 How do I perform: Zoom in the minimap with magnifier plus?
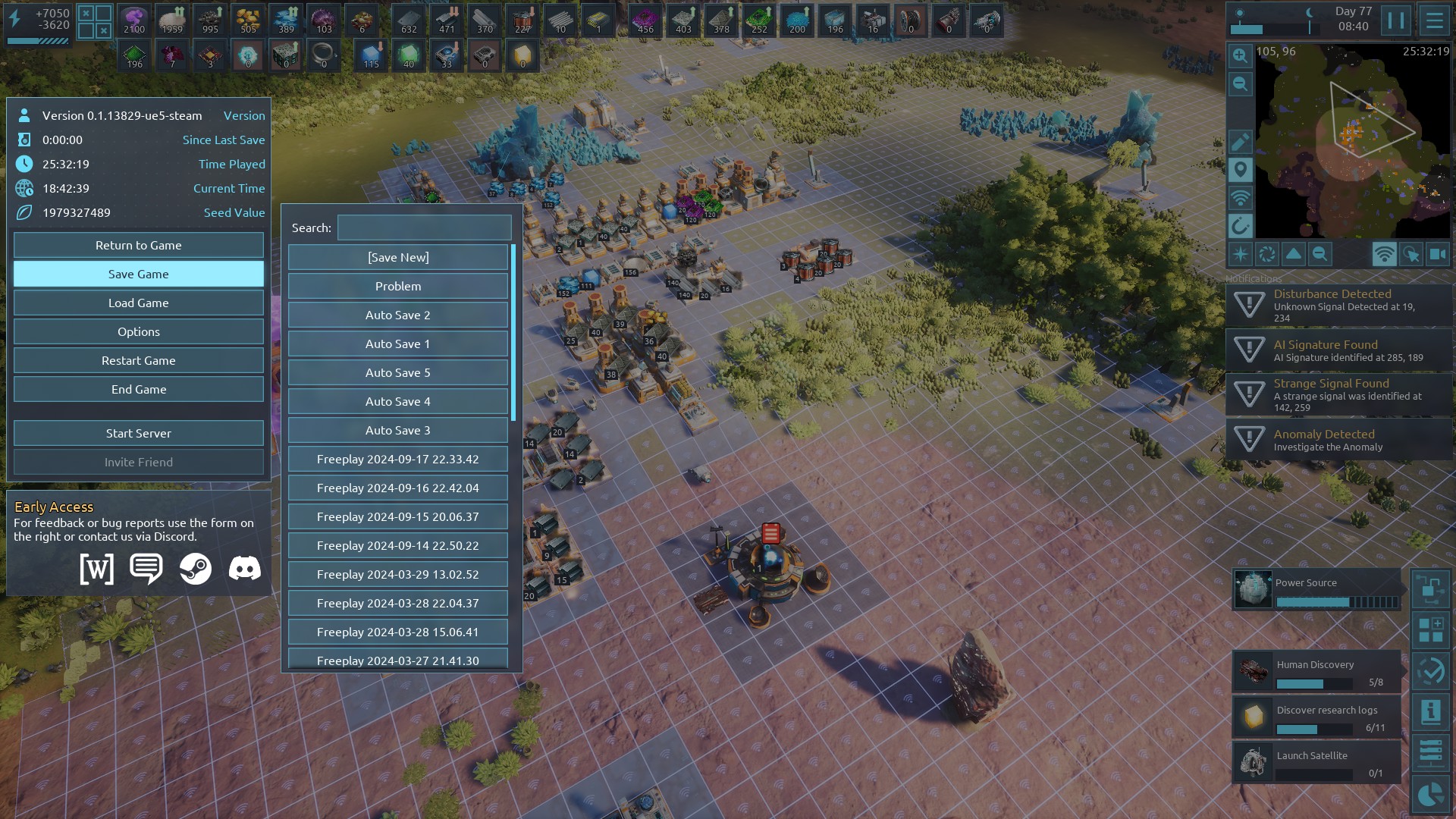click(x=1240, y=55)
